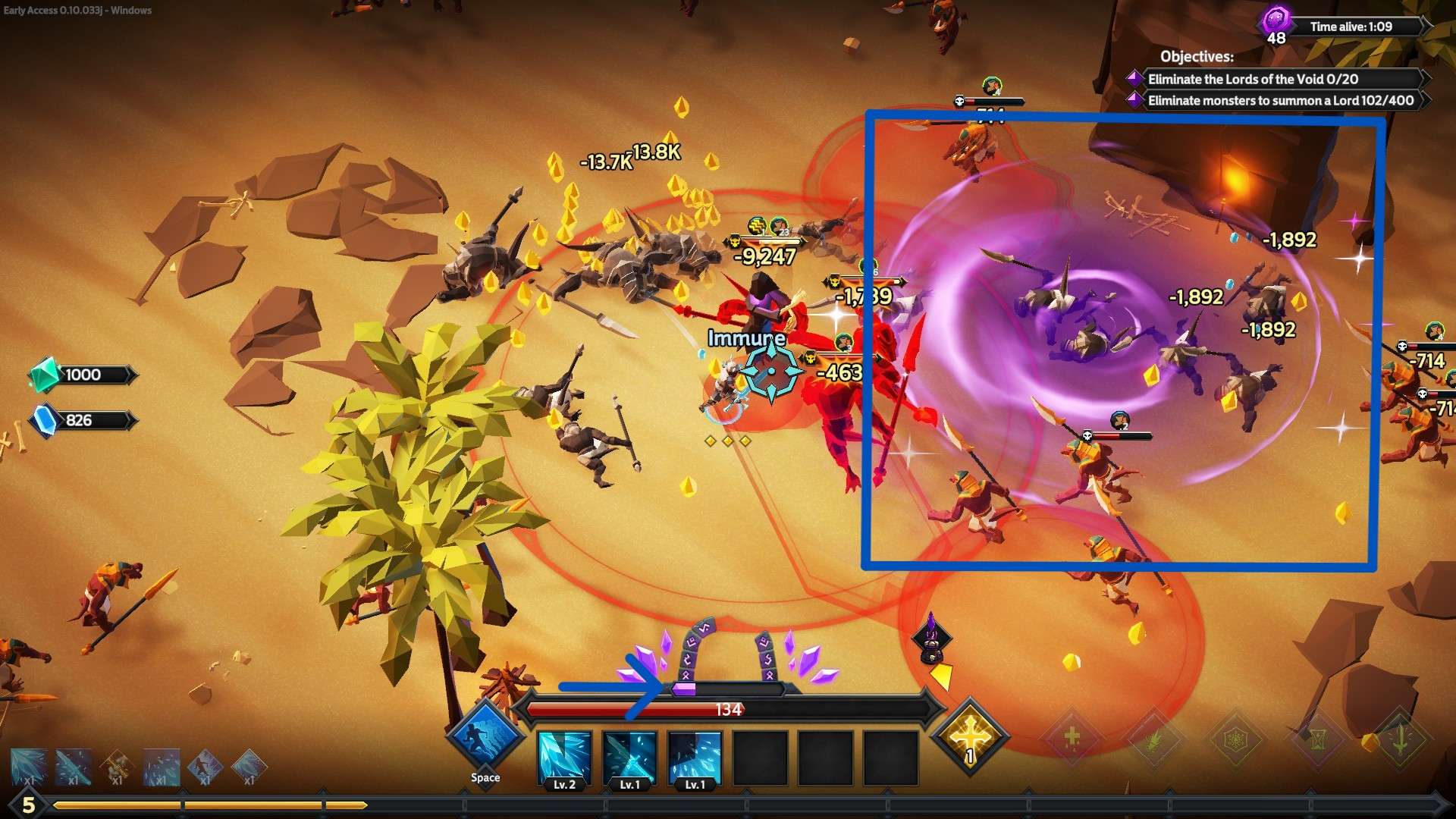
Task: Select the hourglass buff icon near bottom right
Action: 1316,739
